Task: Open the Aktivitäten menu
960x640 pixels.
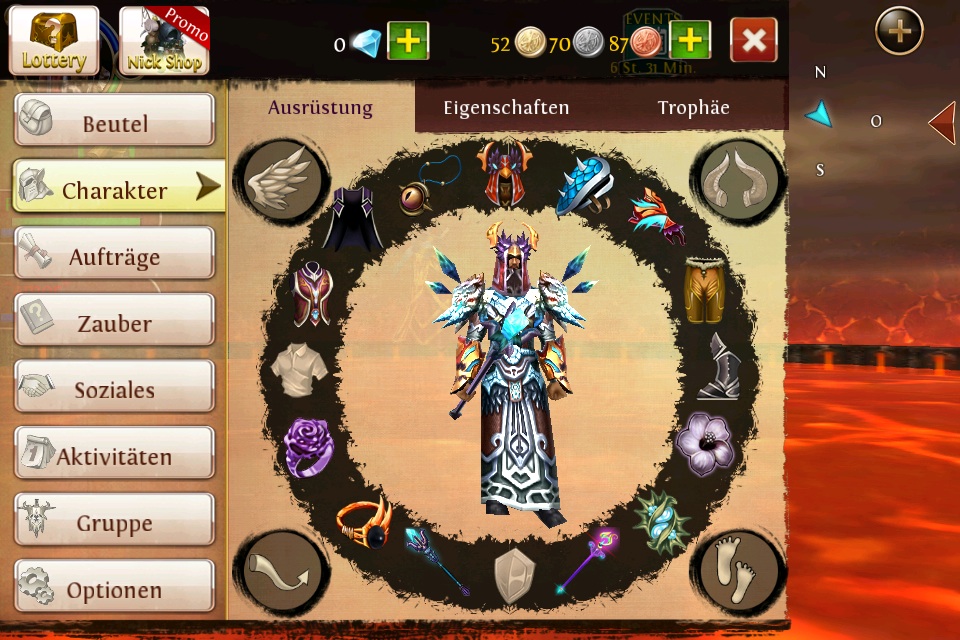Action: pos(114,455)
